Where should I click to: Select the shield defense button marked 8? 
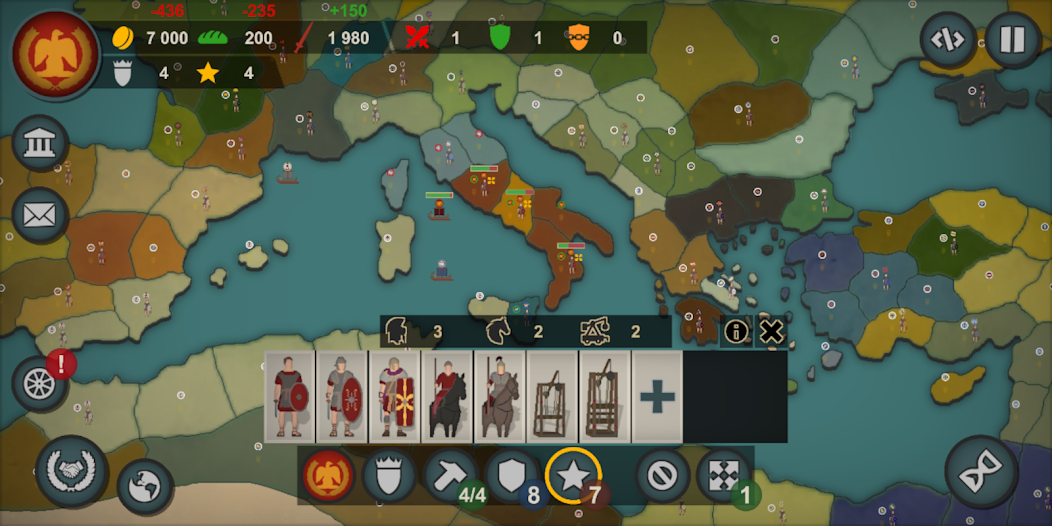click(x=512, y=476)
